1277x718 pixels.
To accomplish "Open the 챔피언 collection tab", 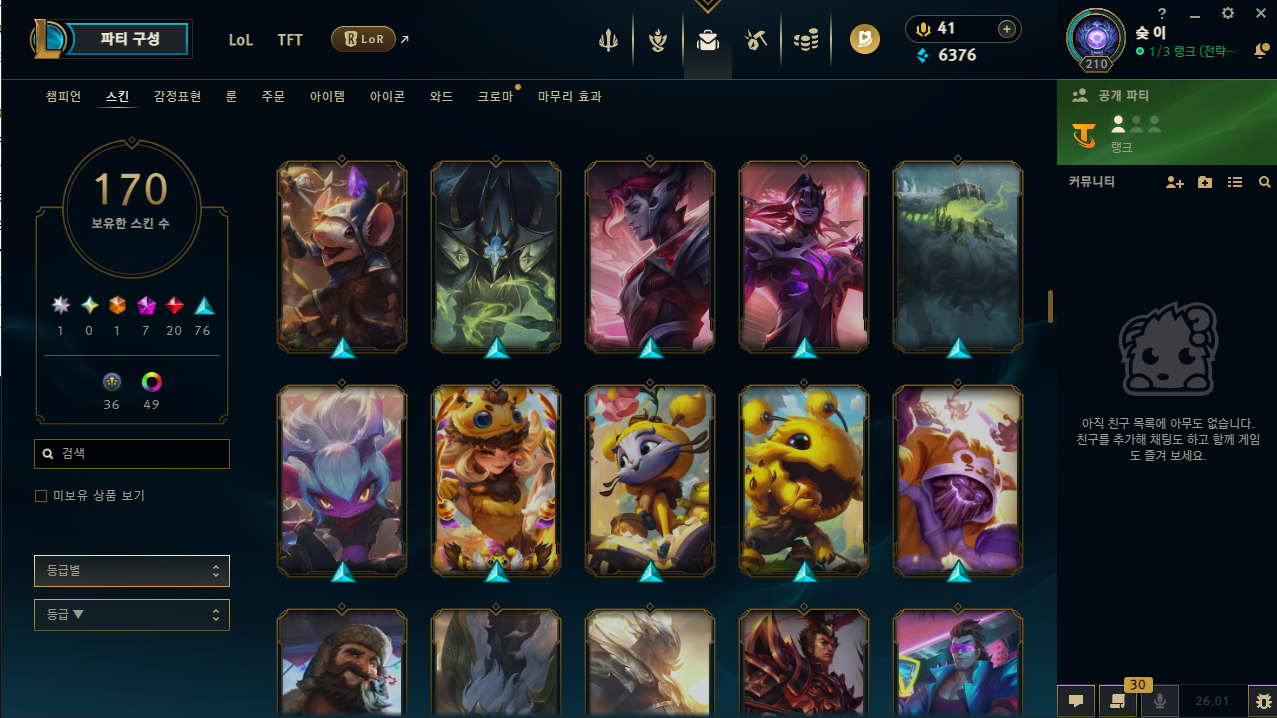I will pos(63,97).
